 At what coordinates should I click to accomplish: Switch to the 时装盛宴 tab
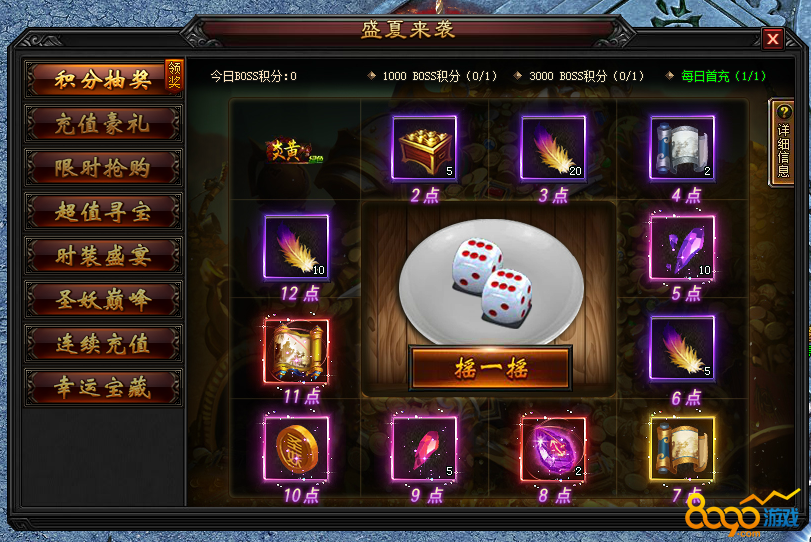(104, 254)
